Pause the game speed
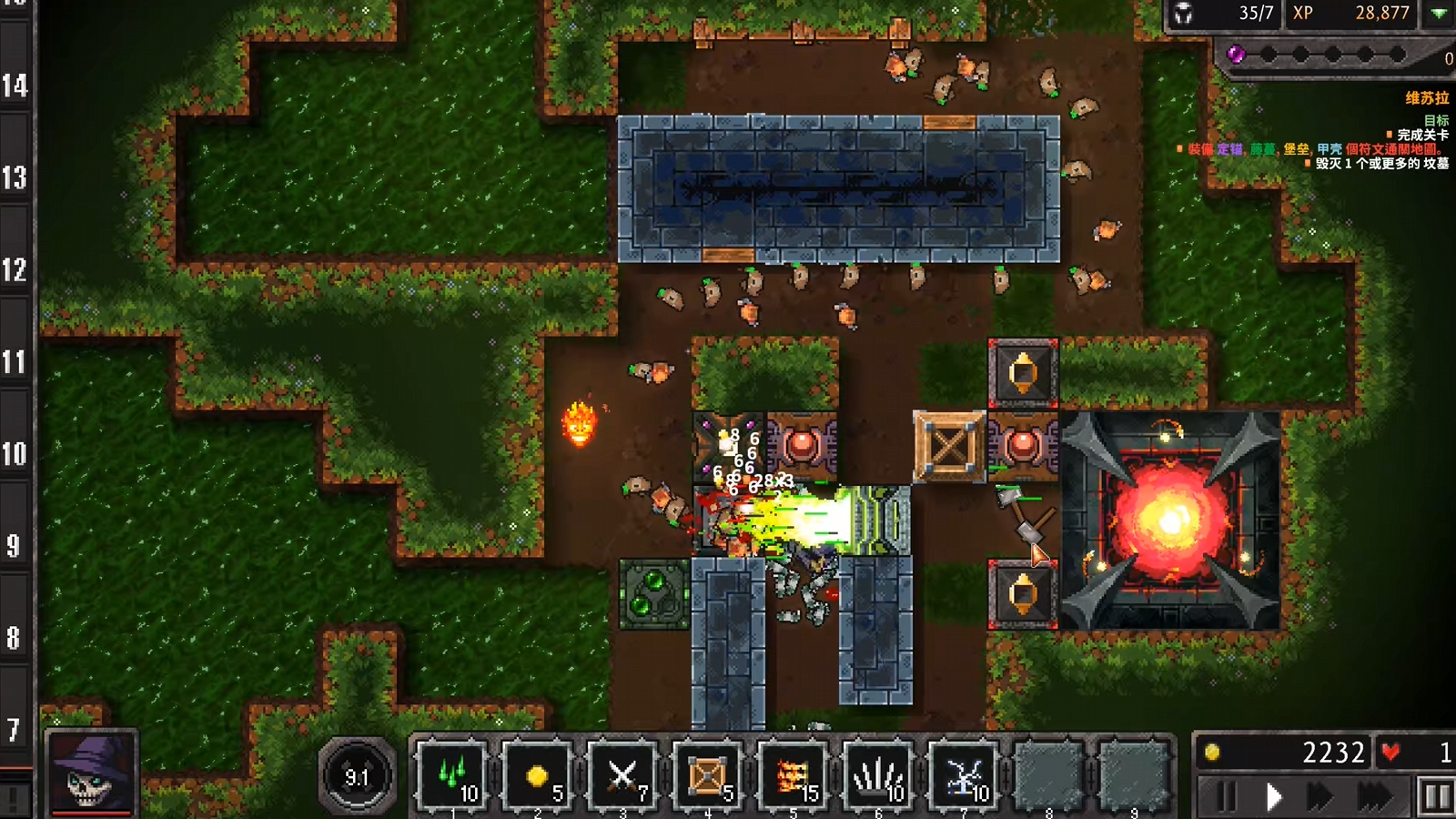1456x819 pixels. coord(1226,798)
